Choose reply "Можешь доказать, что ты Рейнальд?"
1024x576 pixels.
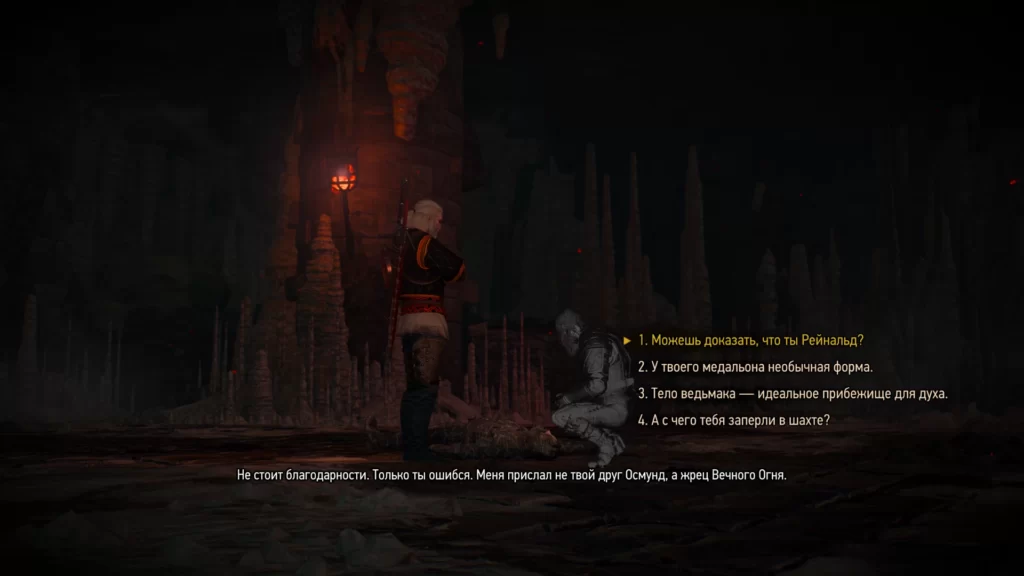tap(750, 339)
